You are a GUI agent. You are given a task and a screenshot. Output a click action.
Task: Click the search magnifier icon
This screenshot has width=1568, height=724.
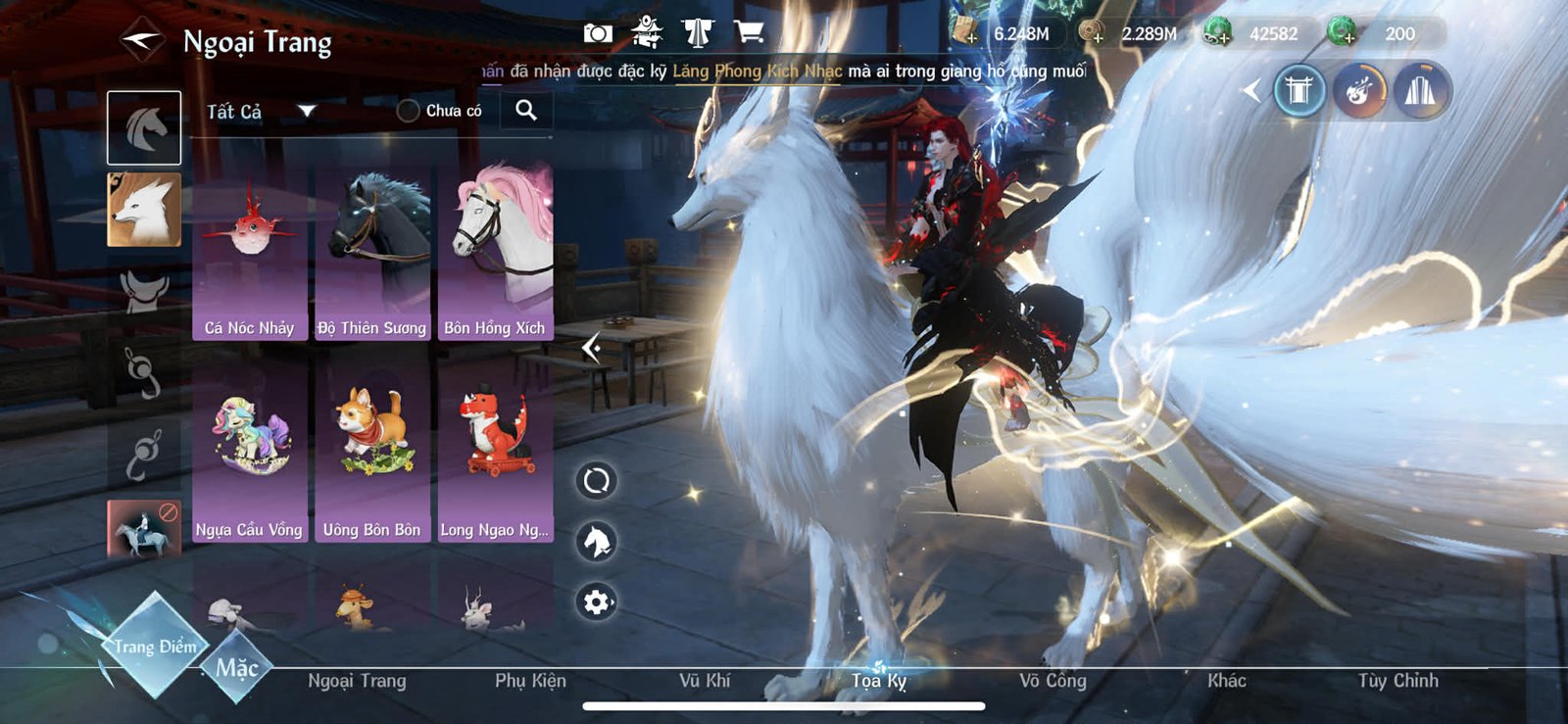[x=527, y=111]
